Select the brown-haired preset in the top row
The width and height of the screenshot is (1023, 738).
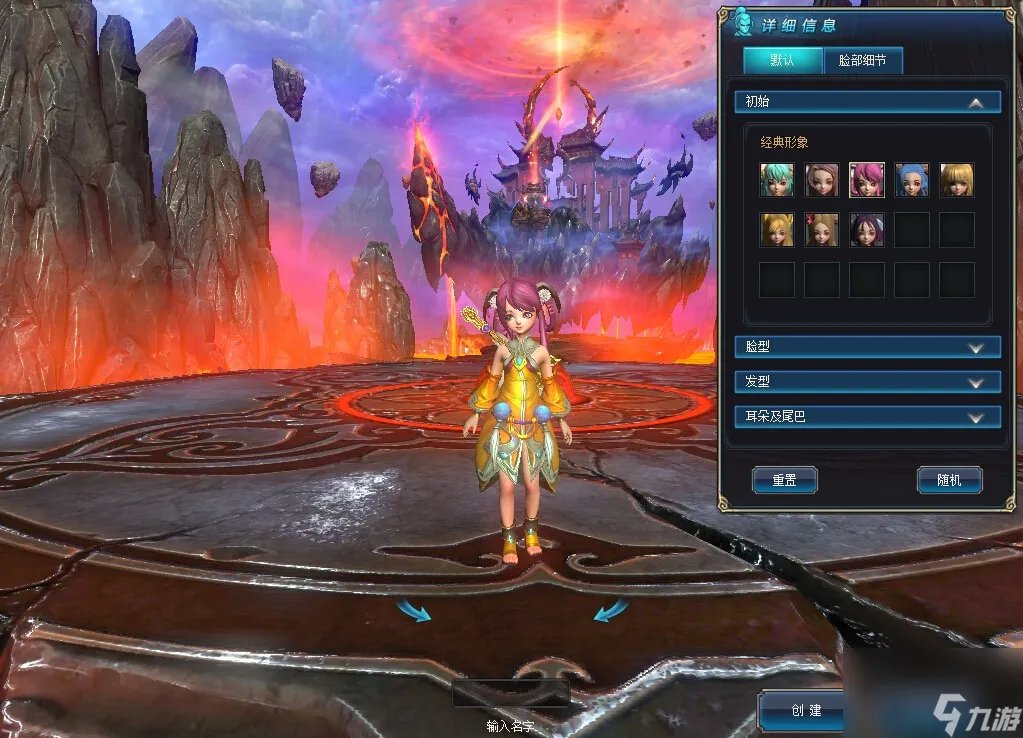821,180
